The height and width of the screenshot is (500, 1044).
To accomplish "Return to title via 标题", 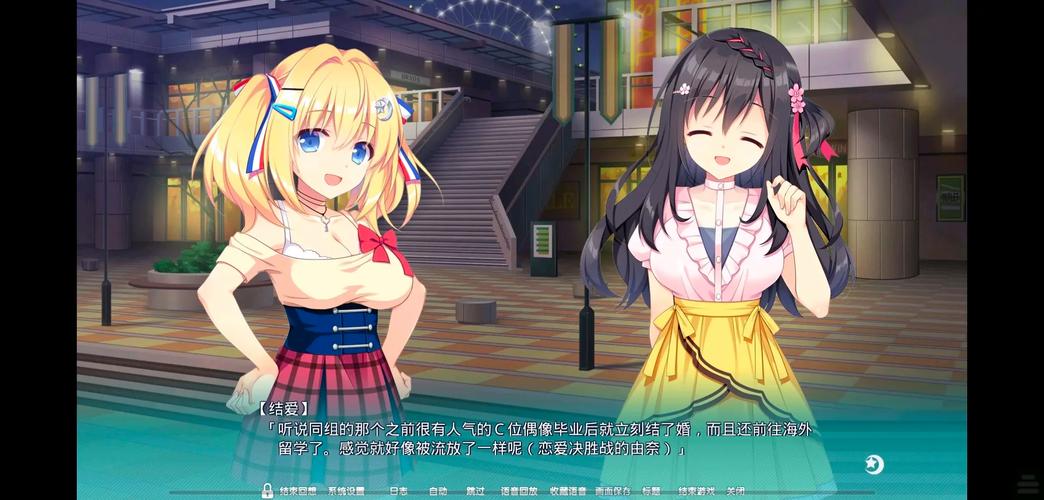I will [x=651, y=492].
